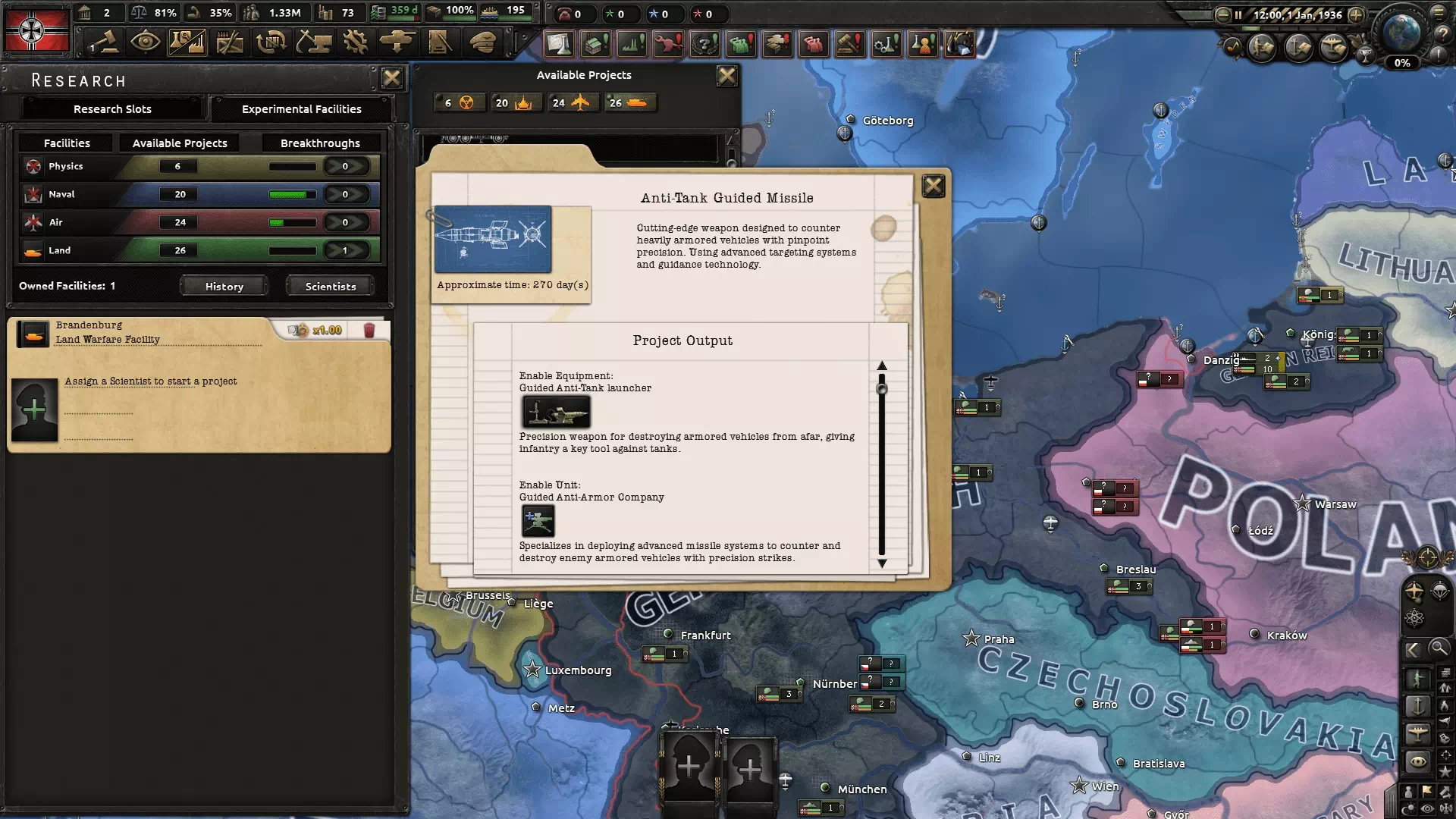1456x819 pixels.
Task: Decrease game speed with the minus button
Action: (x=1222, y=14)
